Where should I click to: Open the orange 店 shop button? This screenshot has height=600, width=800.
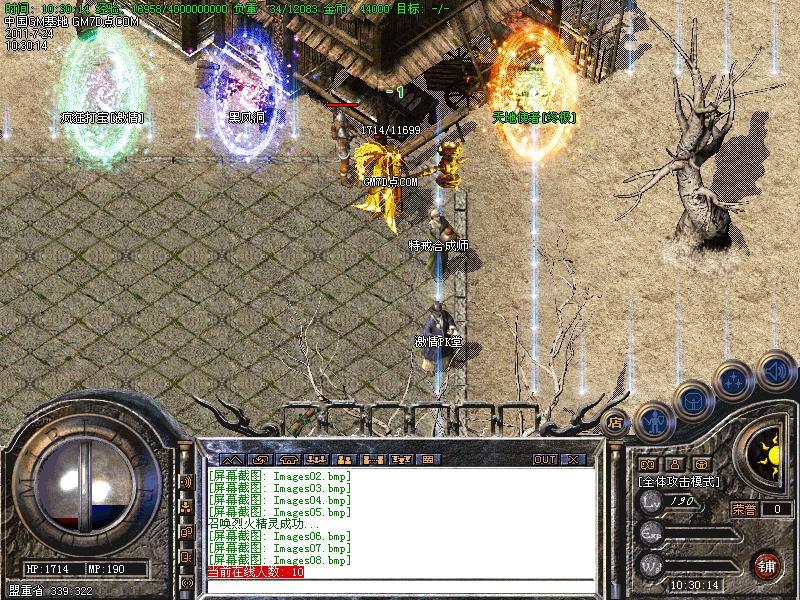[x=616, y=421]
